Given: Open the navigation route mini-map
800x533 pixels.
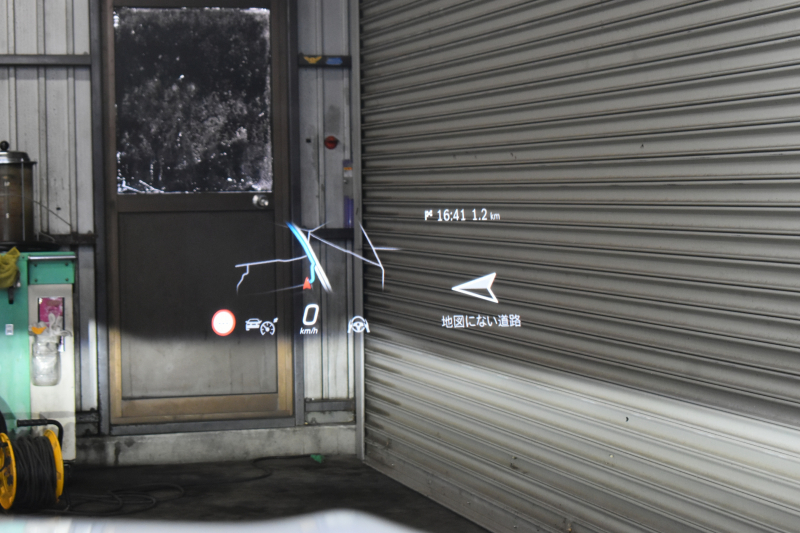Looking at the screenshot, I should 314,258.
